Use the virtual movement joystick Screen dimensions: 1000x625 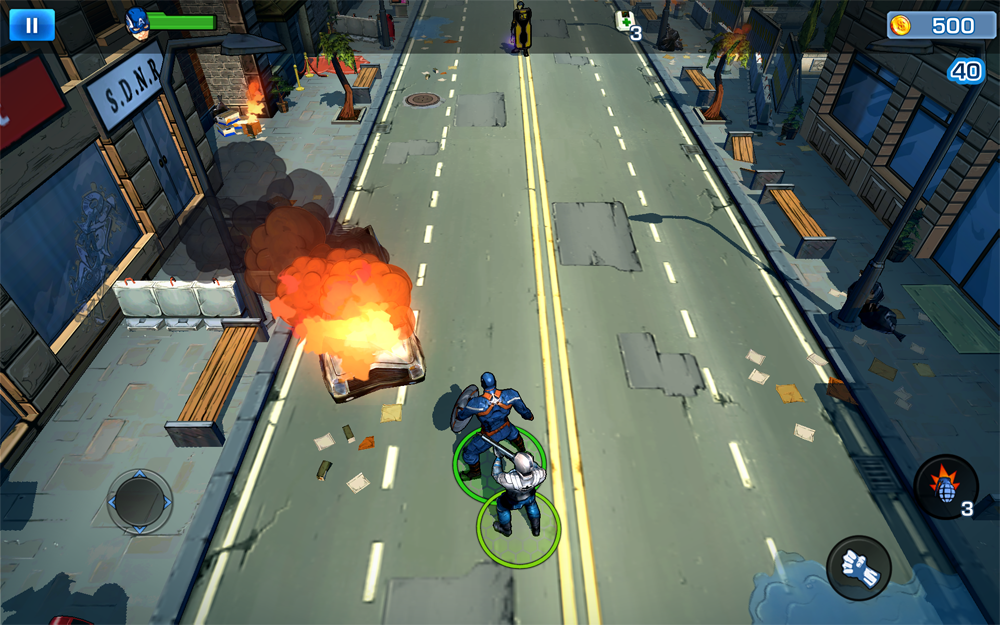coord(140,500)
